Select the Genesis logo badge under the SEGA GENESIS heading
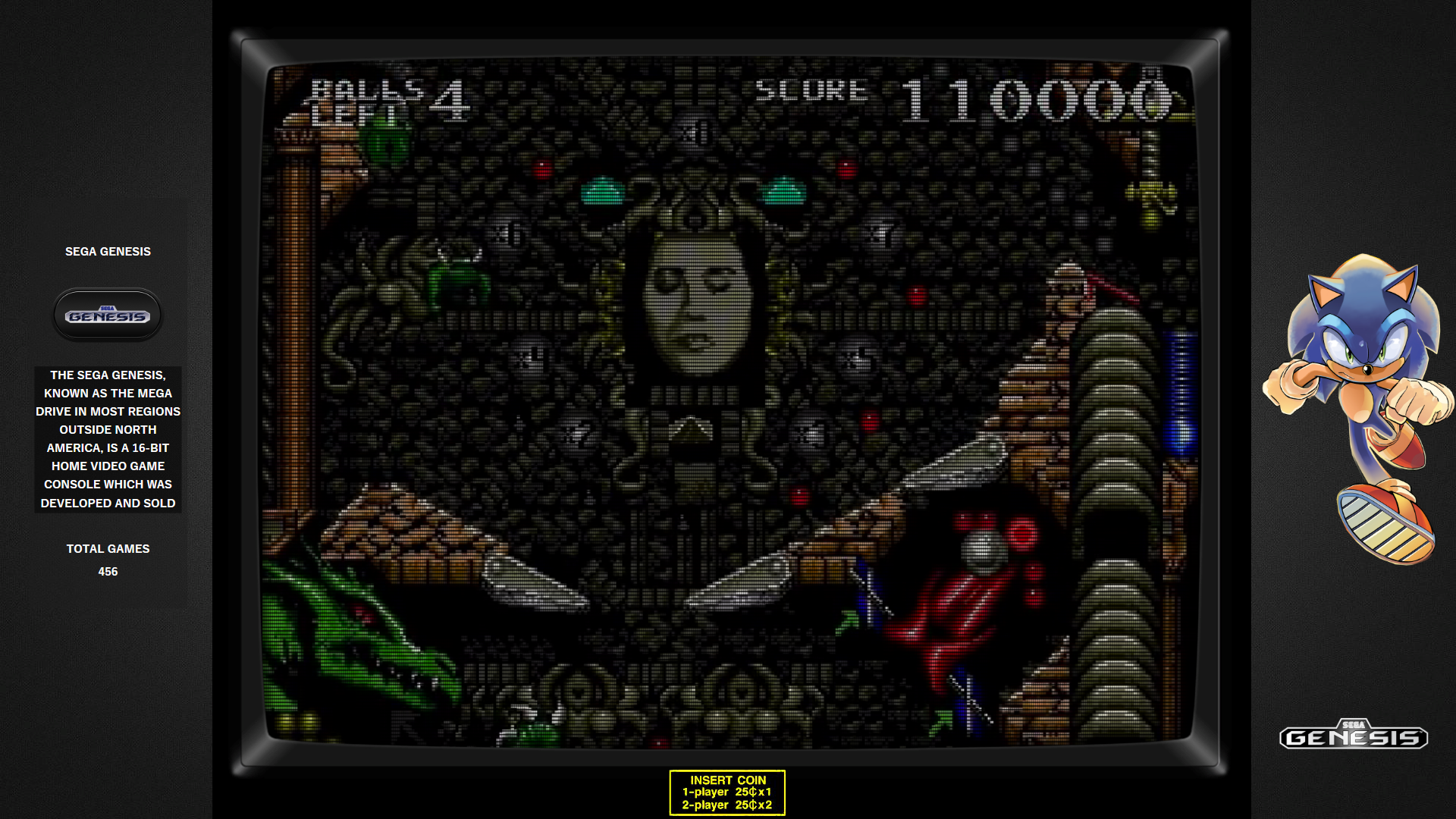Viewport: 1456px width, 819px height. tap(108, 315)
